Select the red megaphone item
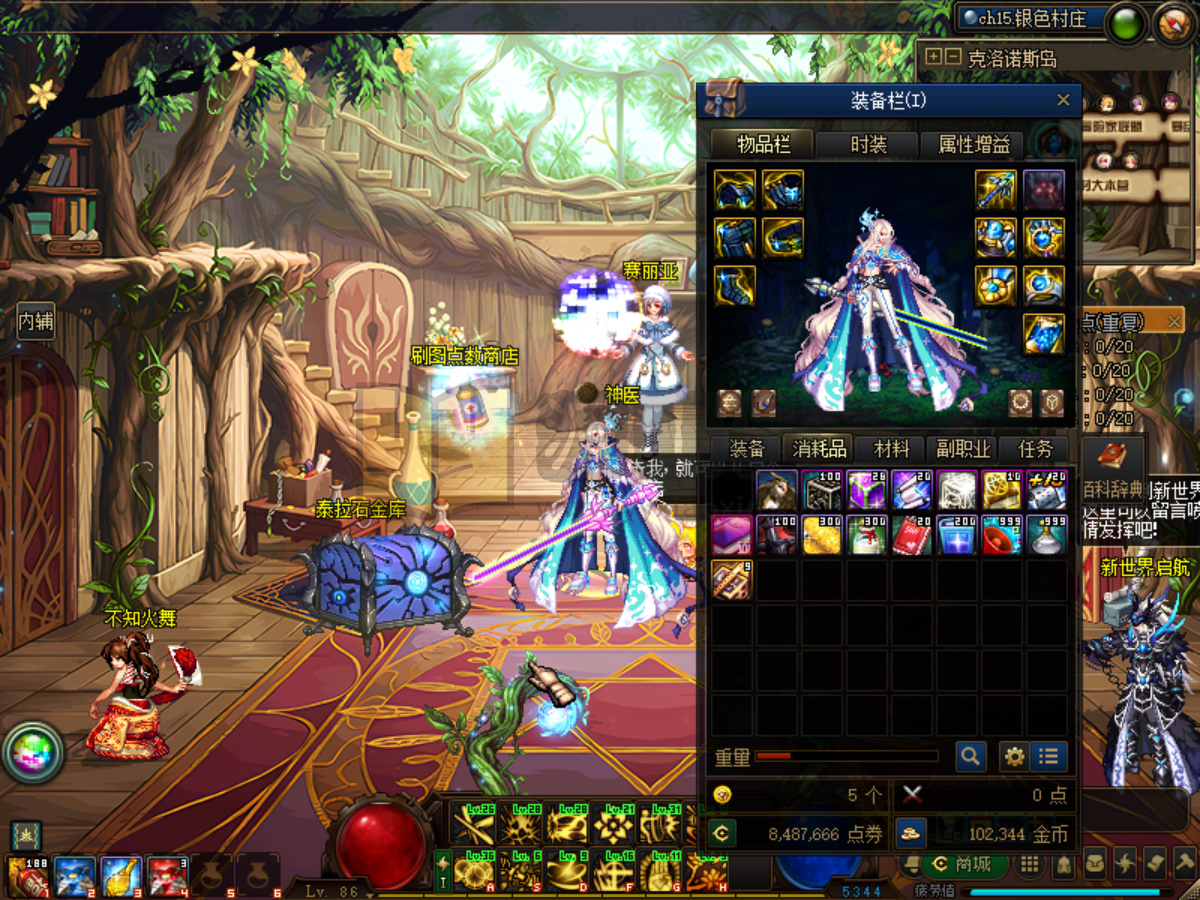 [1000, 535]
